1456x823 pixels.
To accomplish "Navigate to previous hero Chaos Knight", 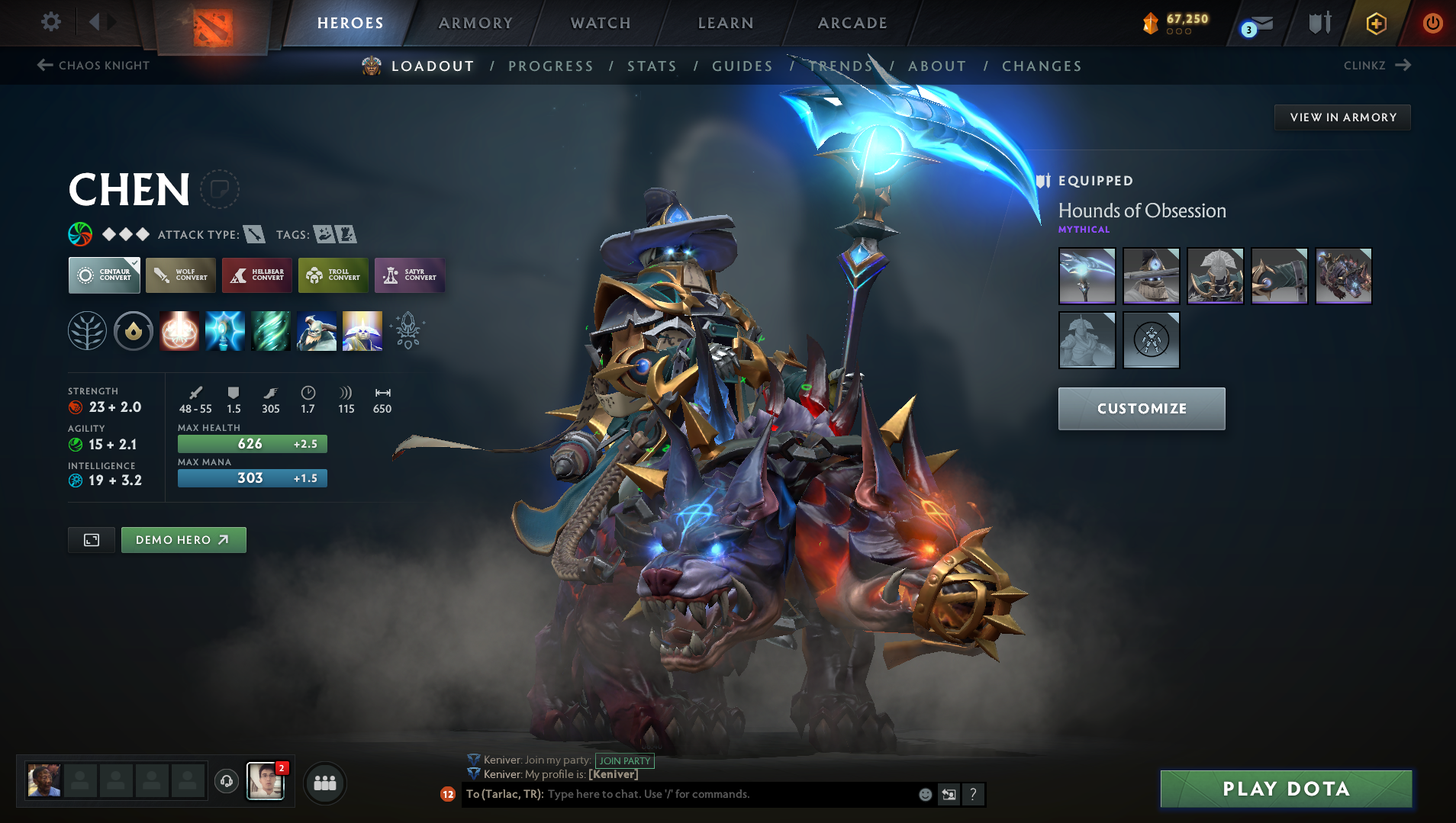I will (92, 66).
